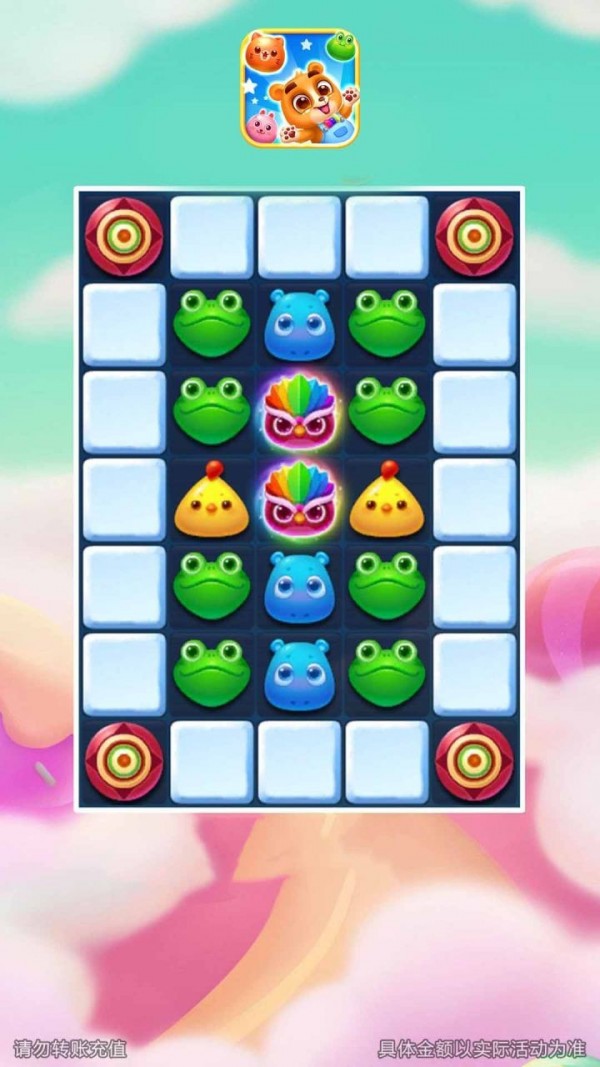This screenshot has height=1067, width=600.
Task: Pick the yellow chick right of the rainbow owl
Action: (387, 500)
